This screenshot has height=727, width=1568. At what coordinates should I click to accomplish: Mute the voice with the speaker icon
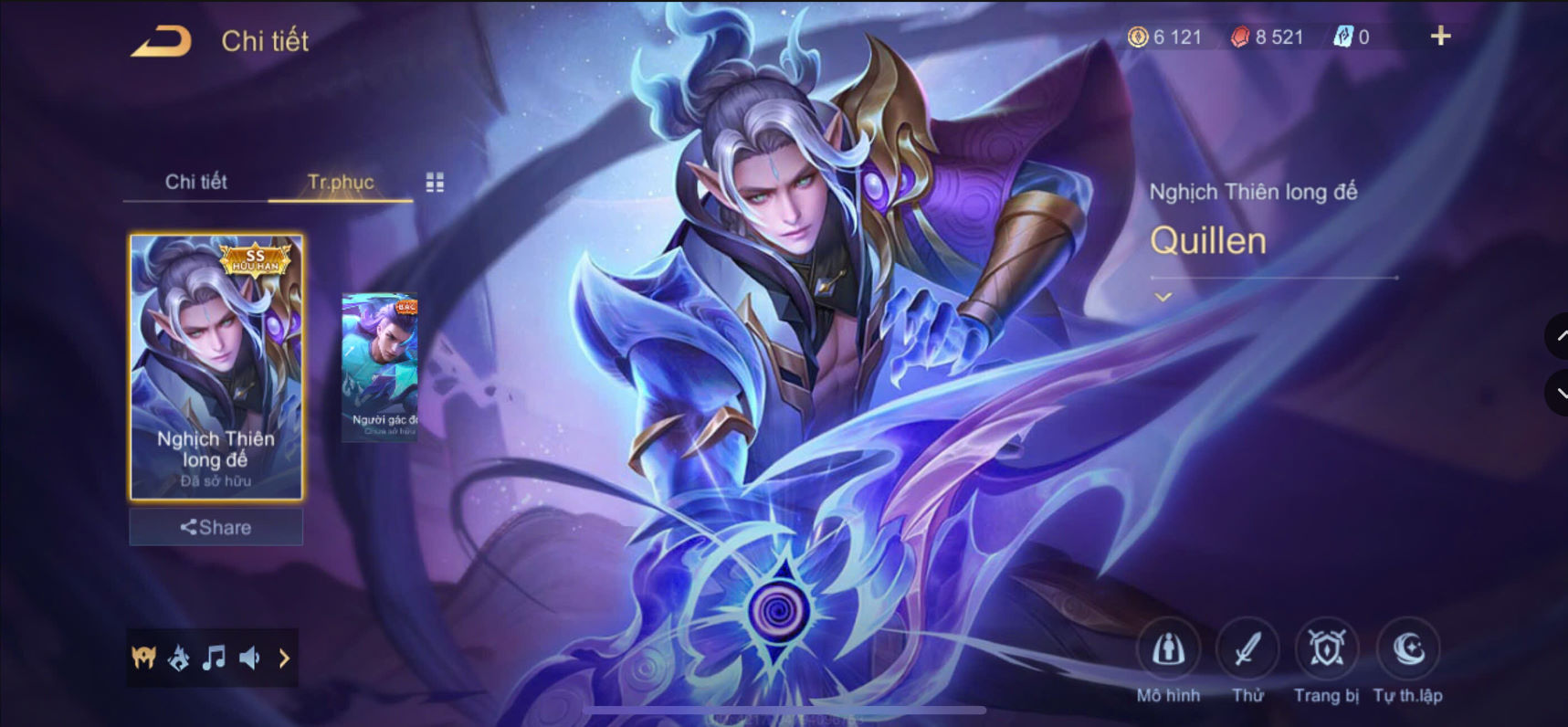tap(248, 657)
